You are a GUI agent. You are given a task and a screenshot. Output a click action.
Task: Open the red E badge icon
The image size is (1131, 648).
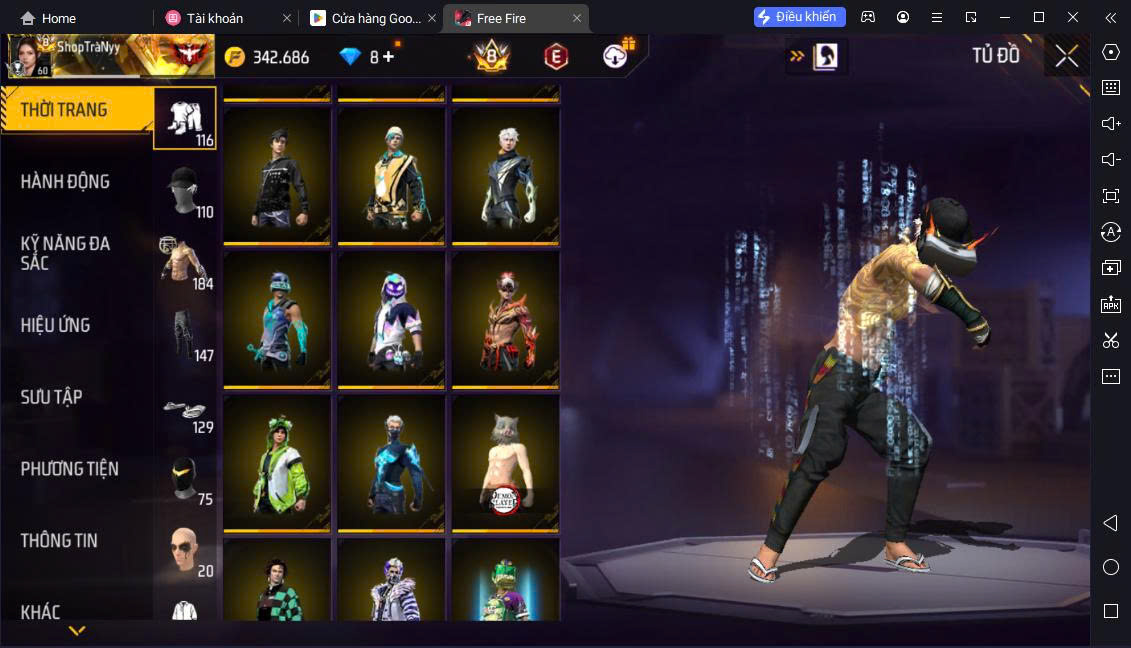(x=556, y=57)
